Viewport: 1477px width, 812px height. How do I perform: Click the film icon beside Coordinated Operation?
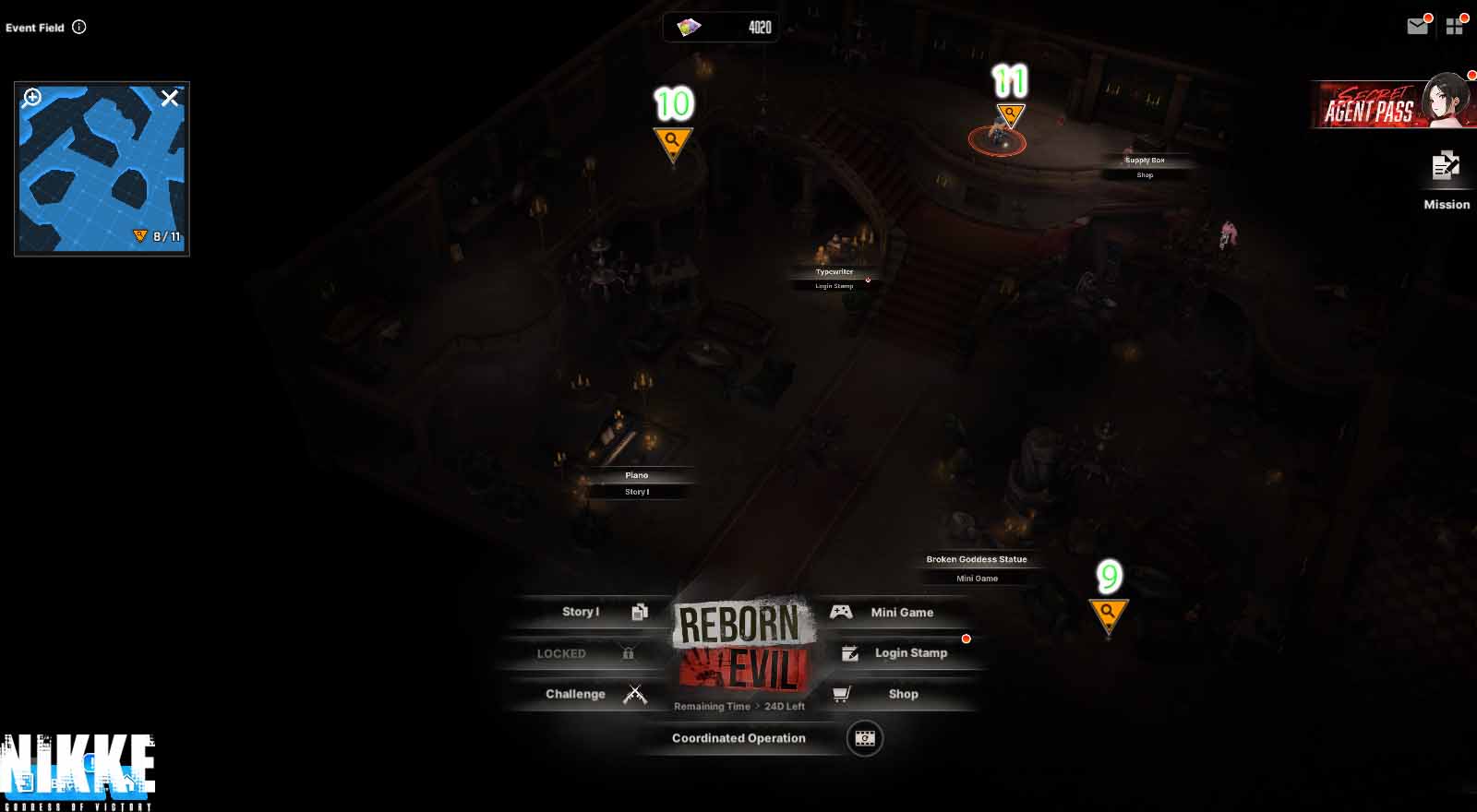coord(865,738)
